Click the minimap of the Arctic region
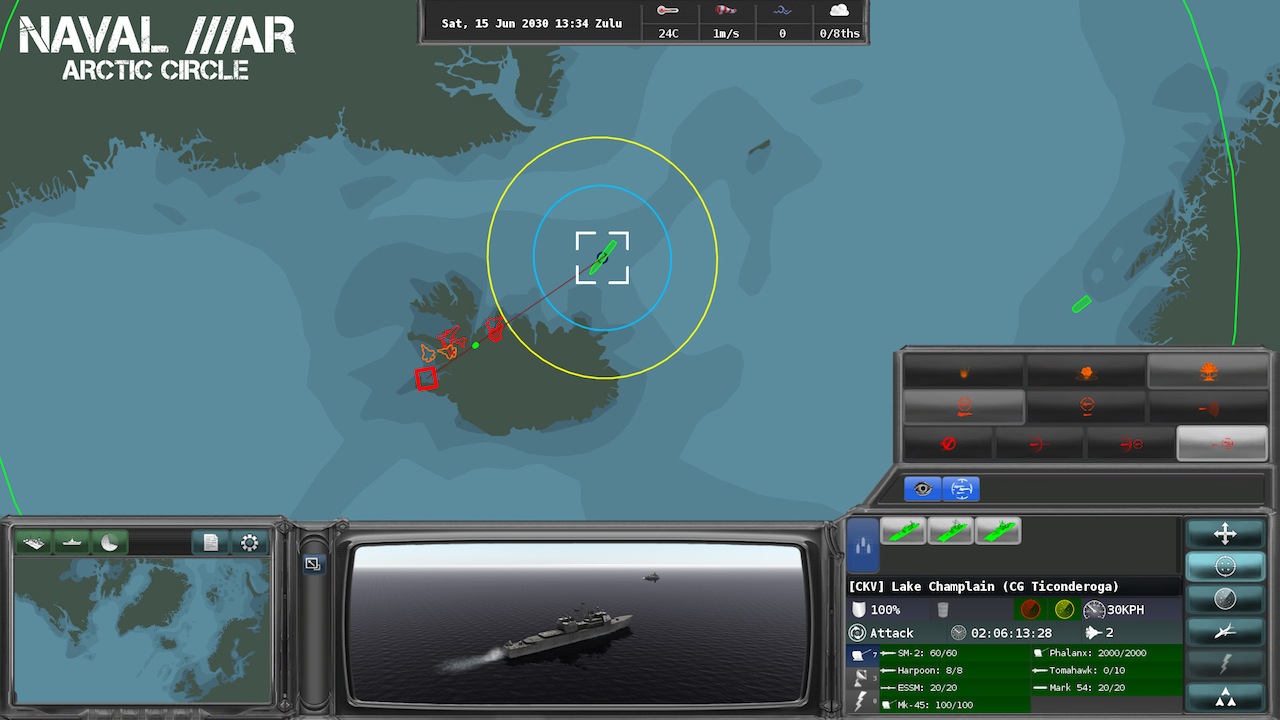This screenshot has height=720, width=1280. coord(142,630)
